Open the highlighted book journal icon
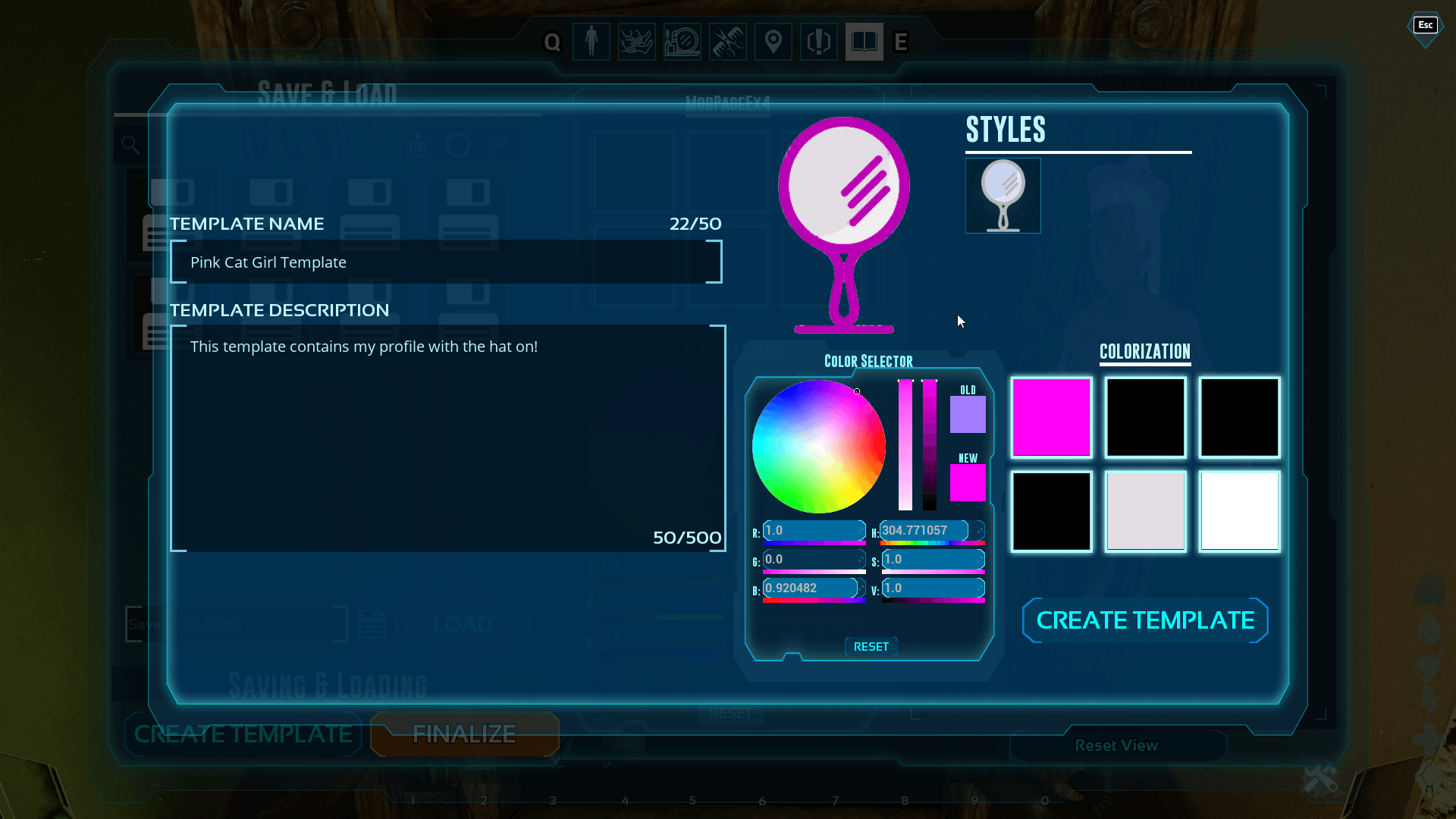The width and height of the screenshot is (1456, 819). [864, 42]
